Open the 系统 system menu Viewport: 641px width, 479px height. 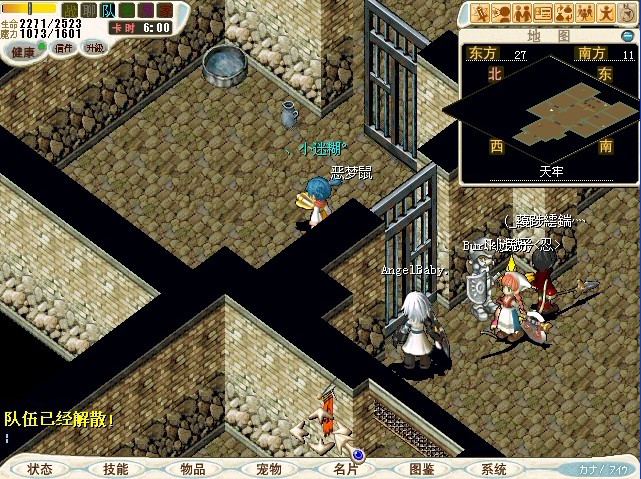(x=494, y=468)
